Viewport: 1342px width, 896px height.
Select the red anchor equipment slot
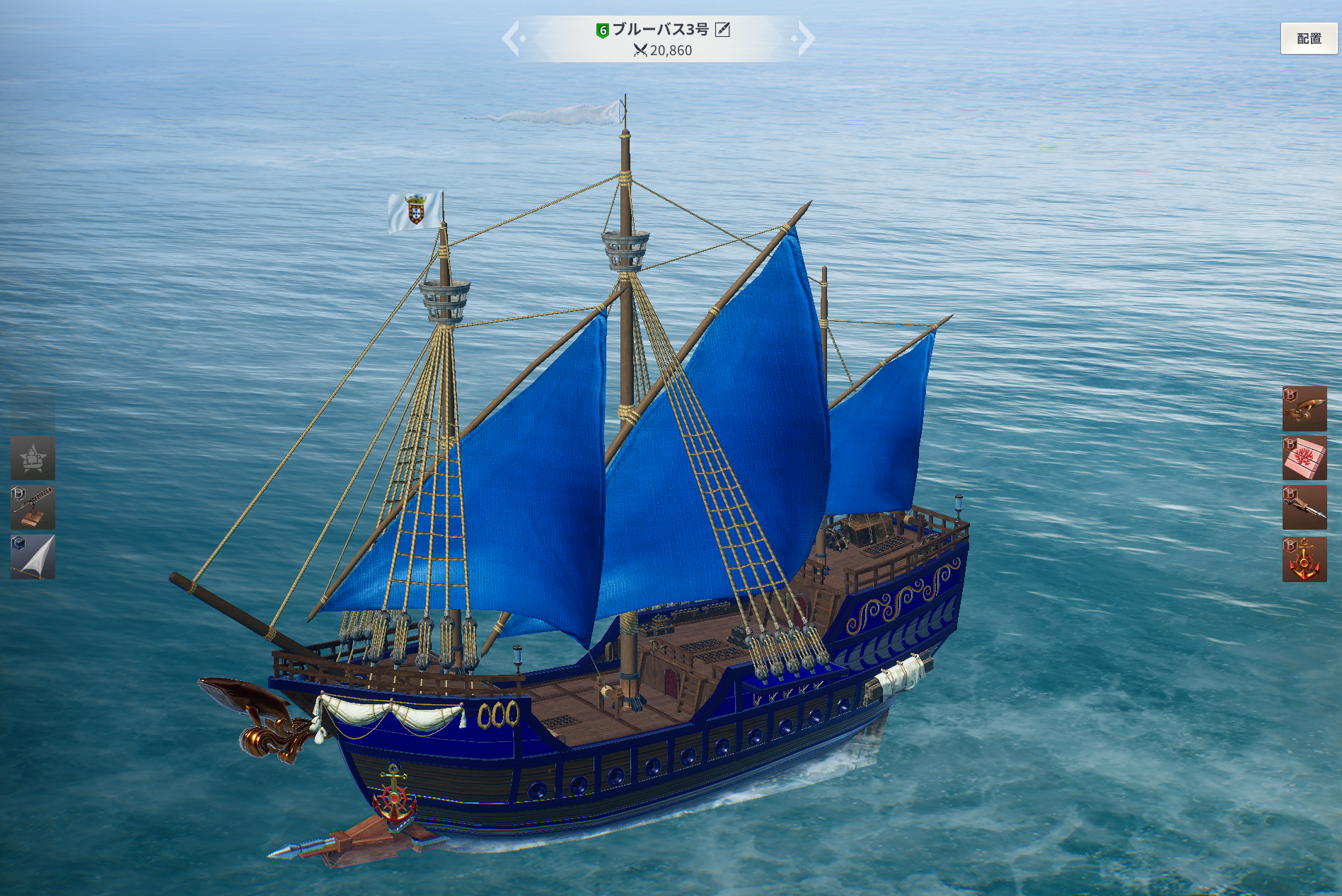point(1304,559)
